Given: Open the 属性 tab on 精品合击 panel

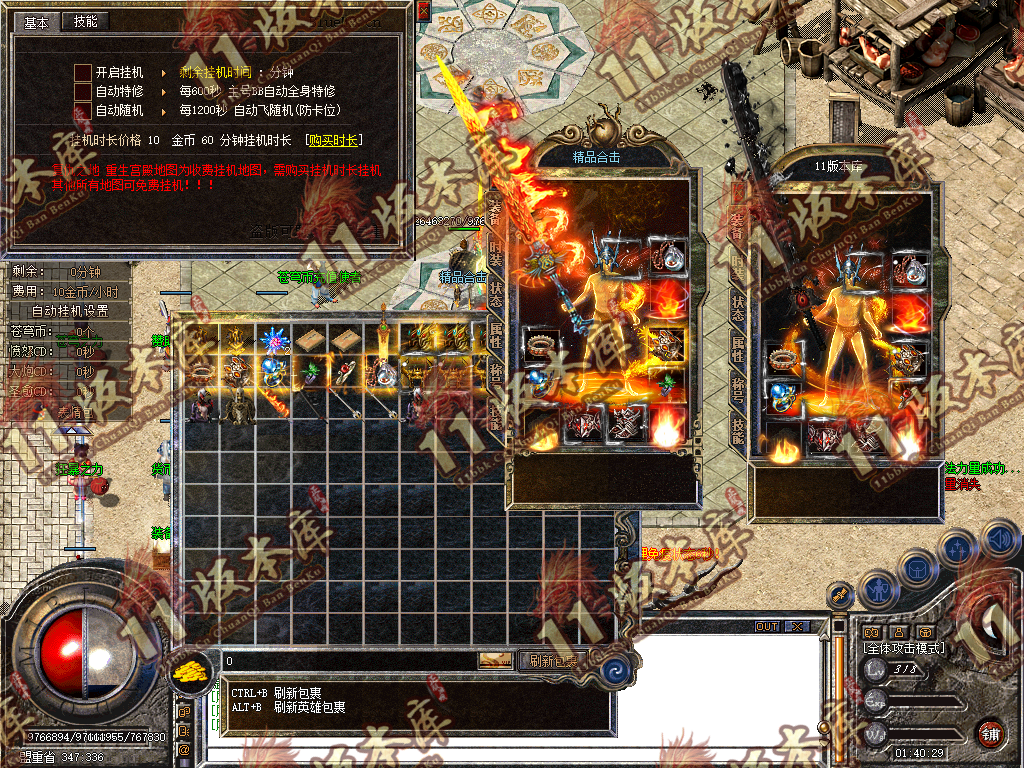Looking at the screenshot, I should [x=497, y=334].
